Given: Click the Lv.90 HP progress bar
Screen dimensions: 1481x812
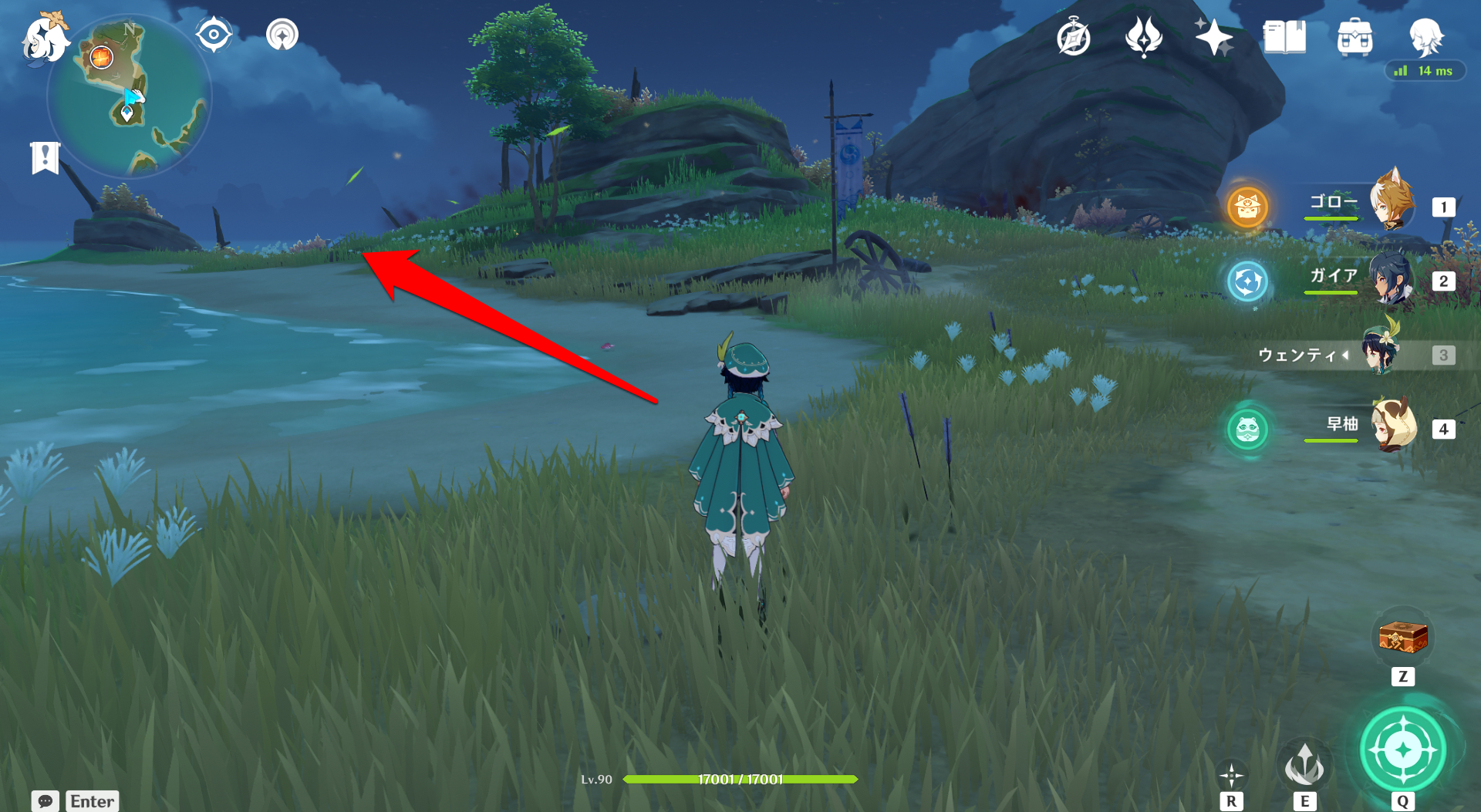Looking at the screenshot, I should point(740,779).
